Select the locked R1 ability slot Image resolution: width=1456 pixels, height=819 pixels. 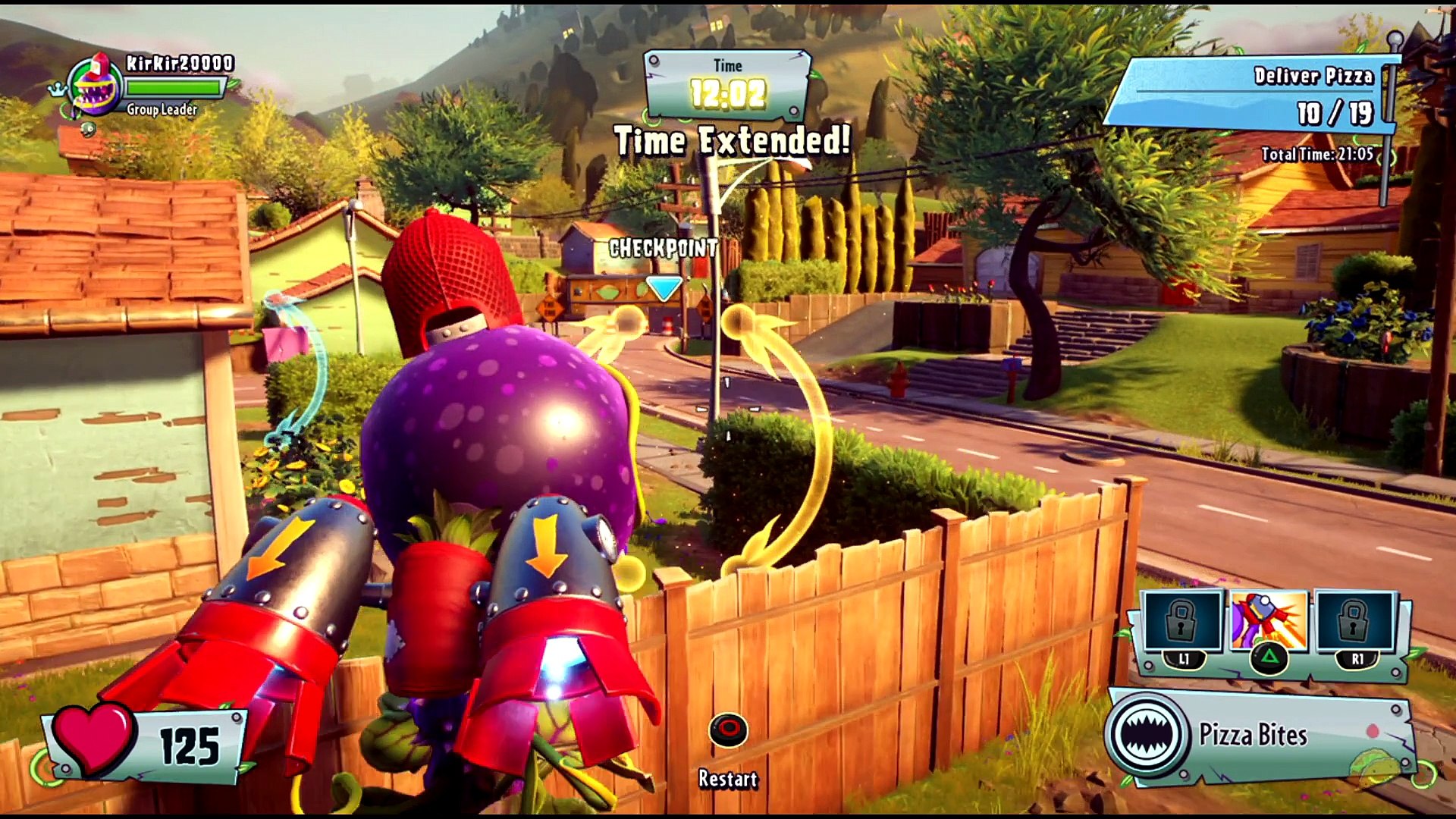(x=1354, y=621)
